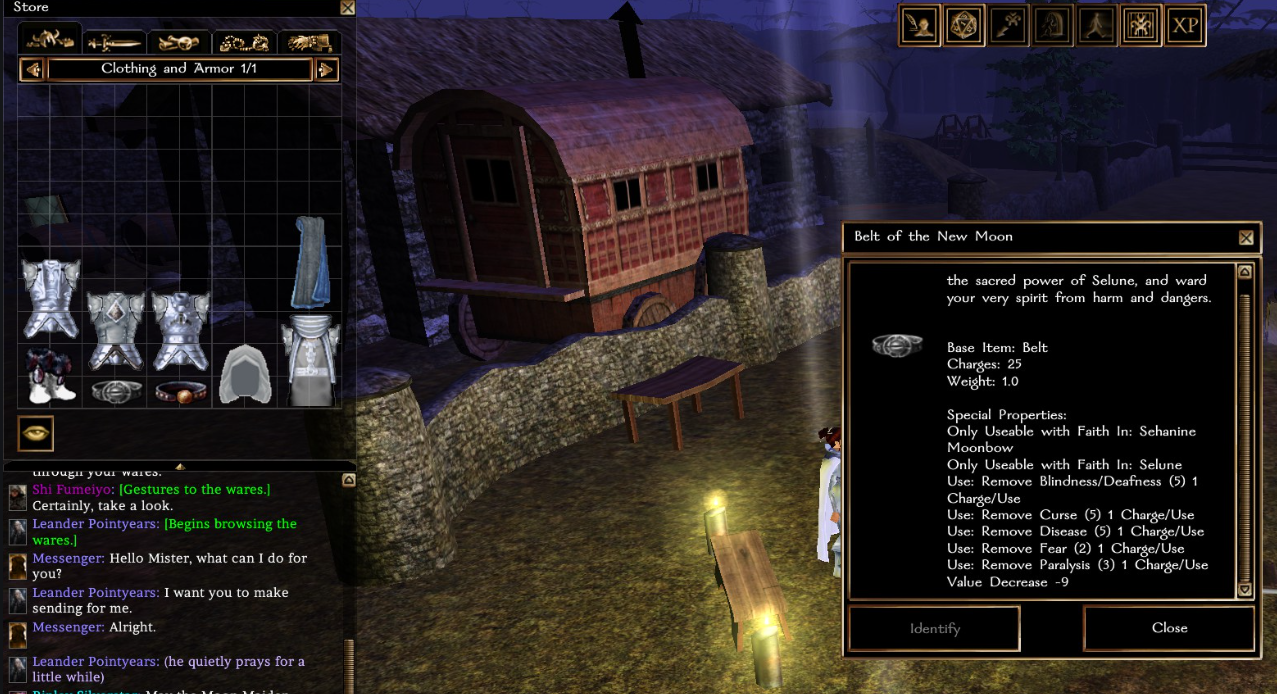Select the blue cloak in the store
Image resolution: width=1277 pixels, height=694 pixels.
[x=310, y=262]
